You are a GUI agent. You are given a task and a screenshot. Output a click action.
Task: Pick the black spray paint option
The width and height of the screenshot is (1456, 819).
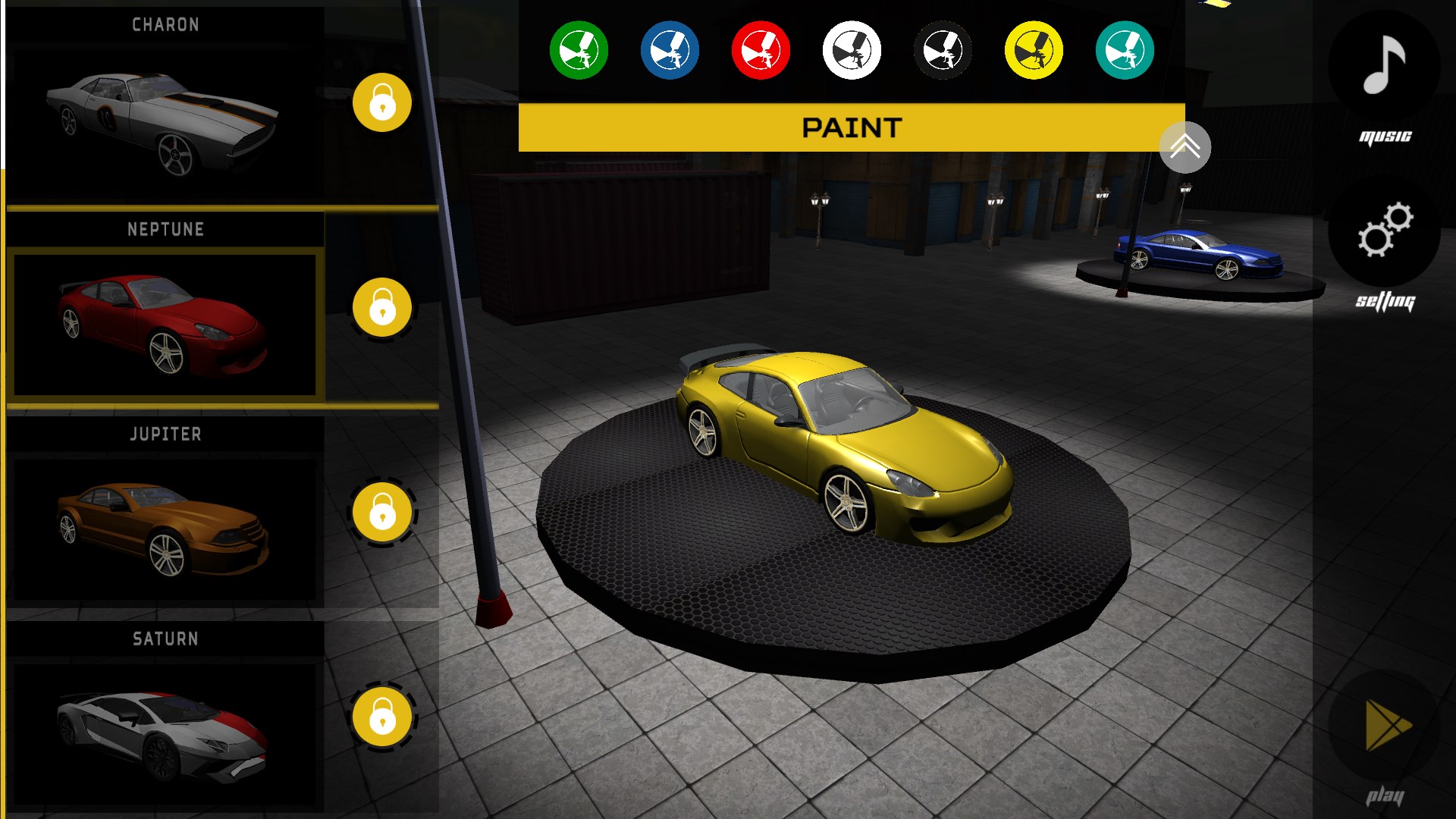pos(942,49)
